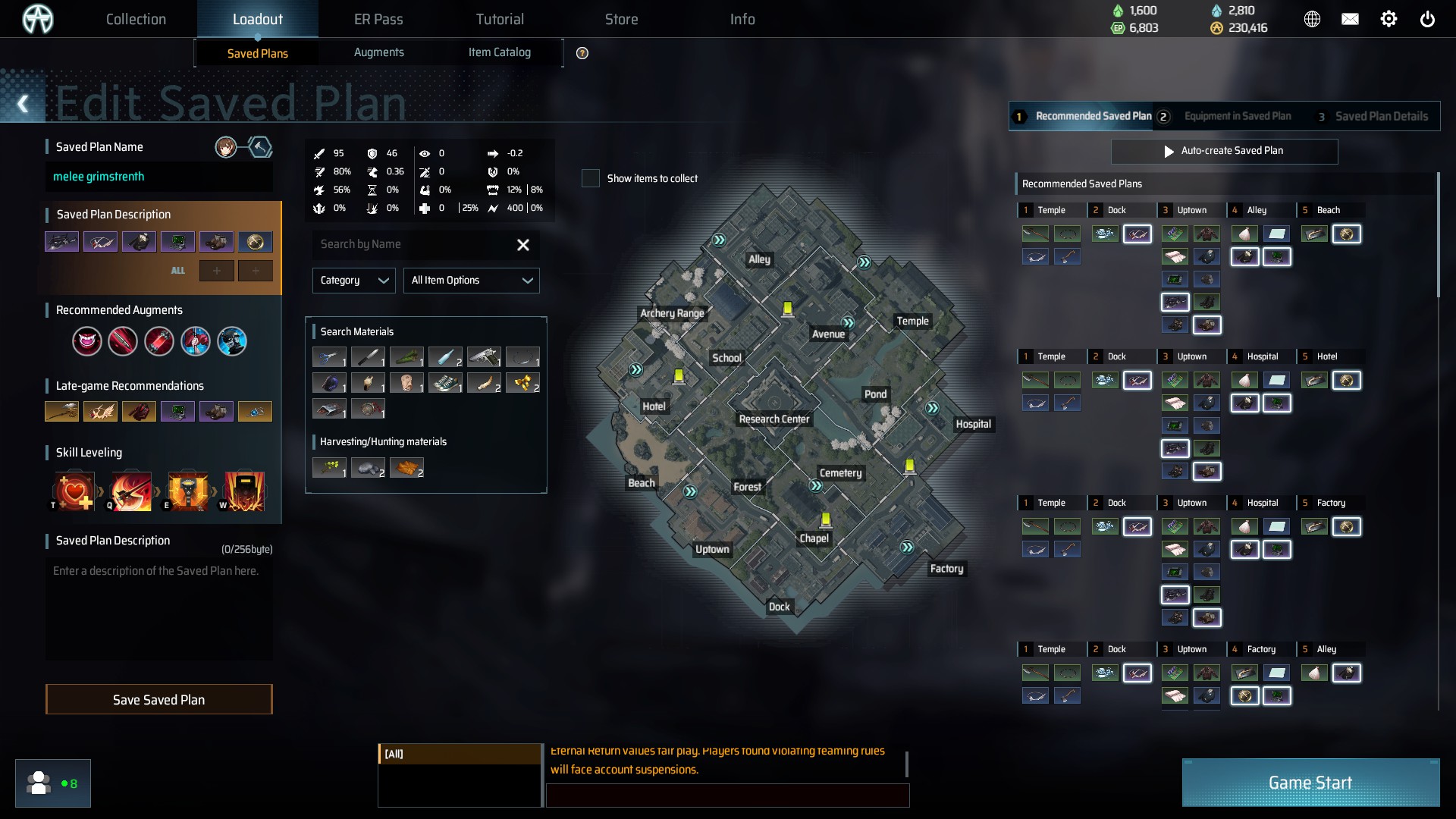Check the mail envelope icon
Image resolution: width=1456 pixels, height=819 pixels.
(x=1350, y=20)
